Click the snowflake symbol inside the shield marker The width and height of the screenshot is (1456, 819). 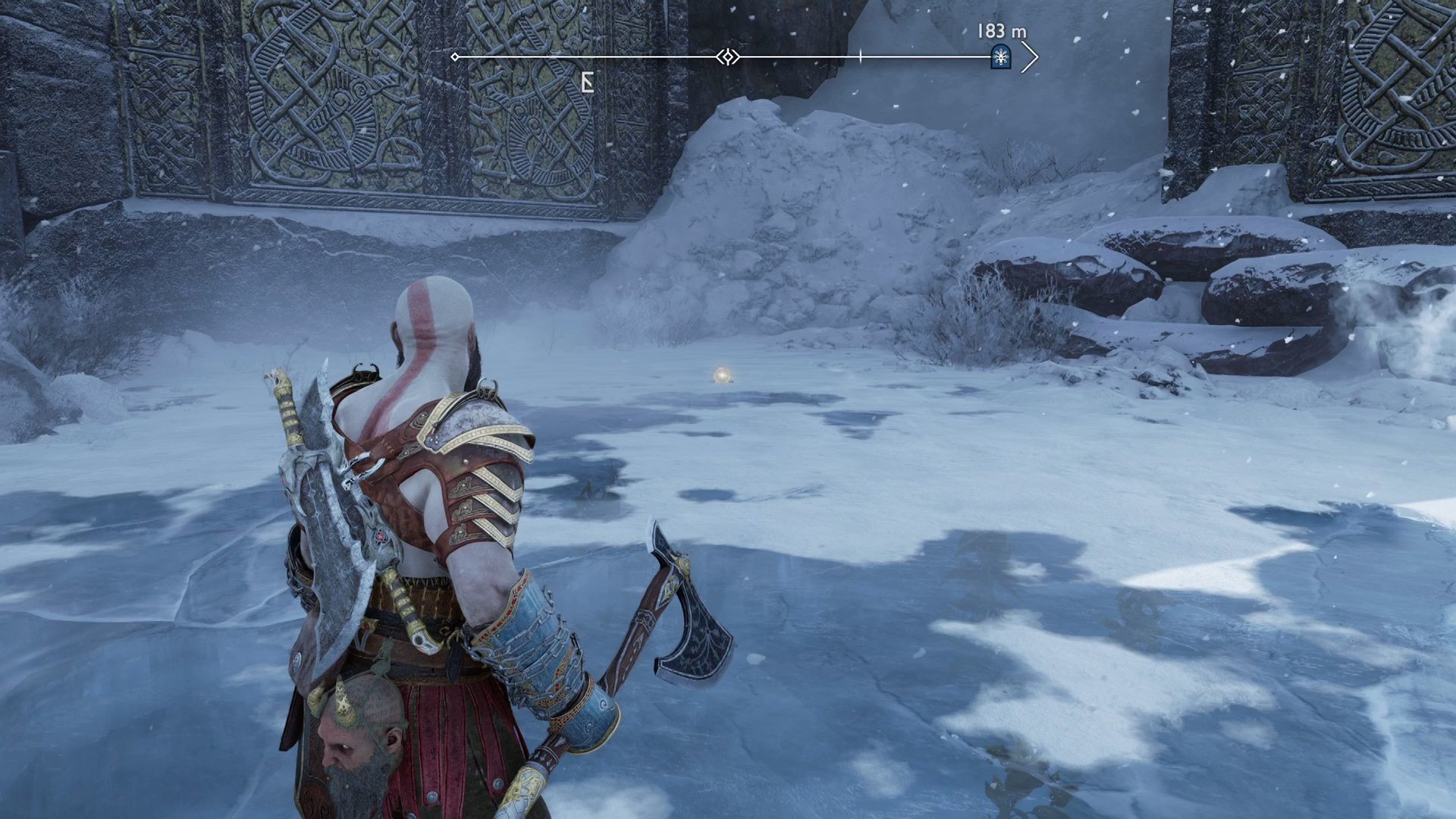[x=1001, y=56]
